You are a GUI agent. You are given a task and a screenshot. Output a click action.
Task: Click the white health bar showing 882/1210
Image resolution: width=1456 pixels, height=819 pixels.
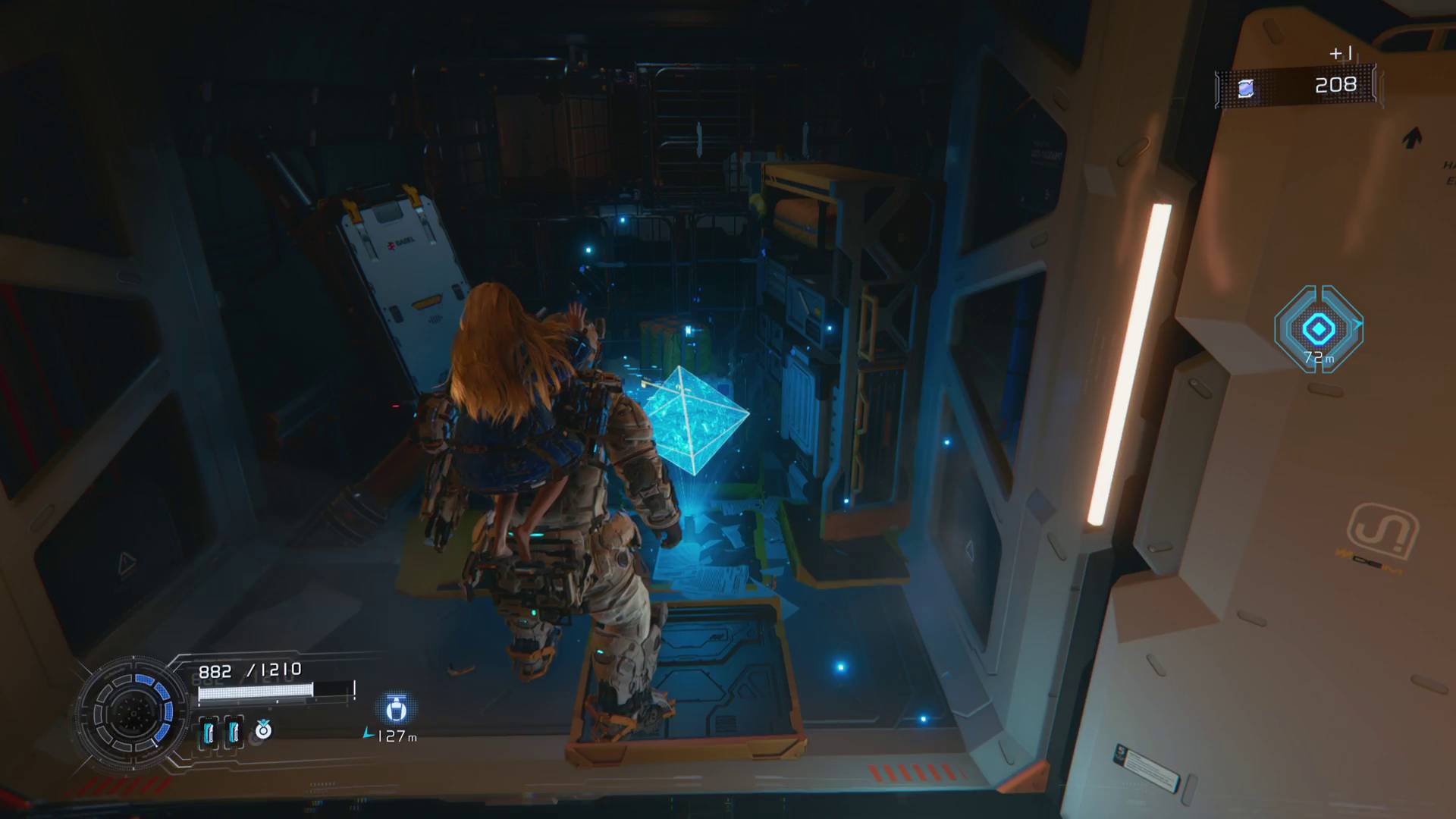(x=256, y=691)
